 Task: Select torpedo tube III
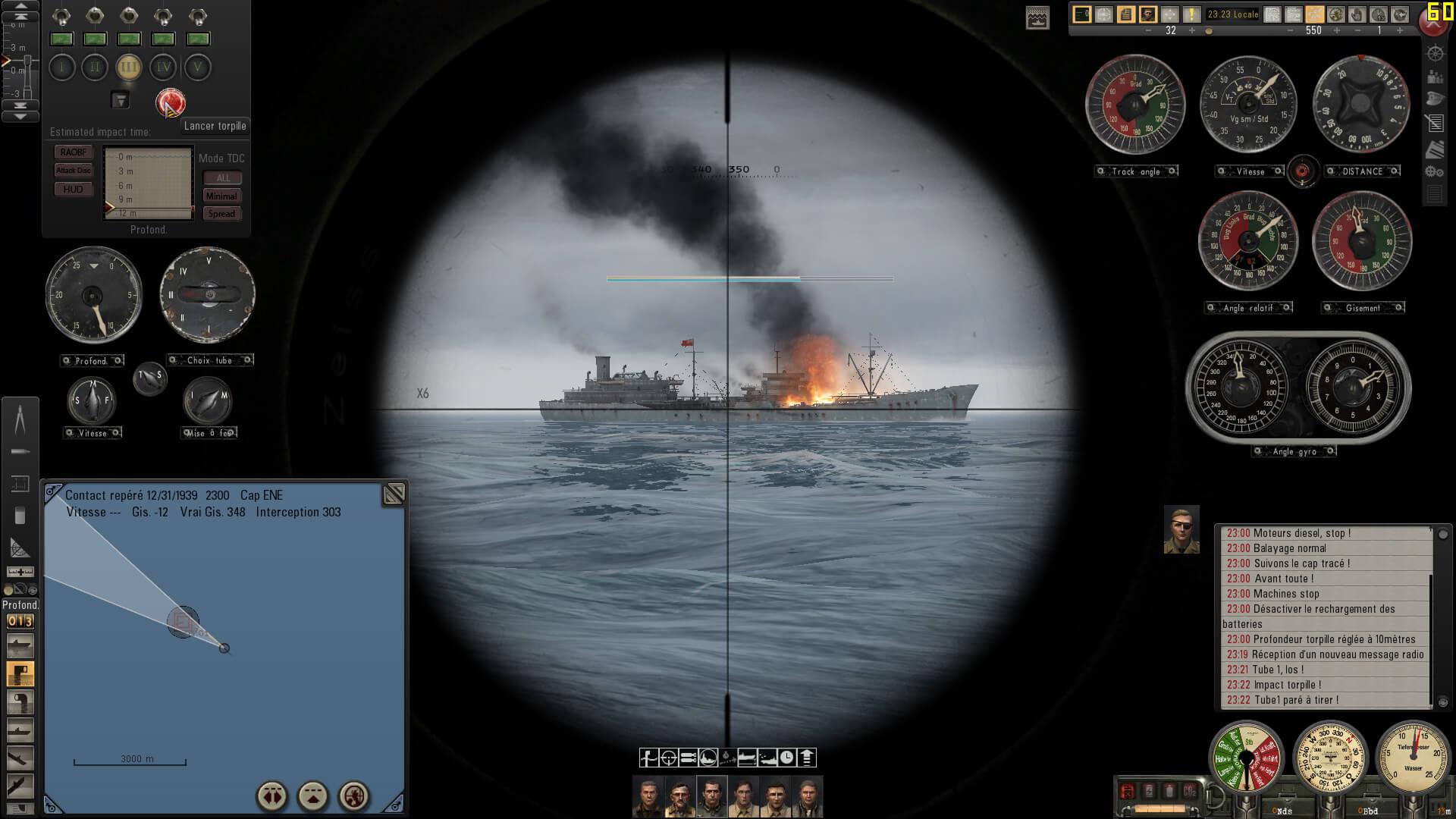(129, 67)
